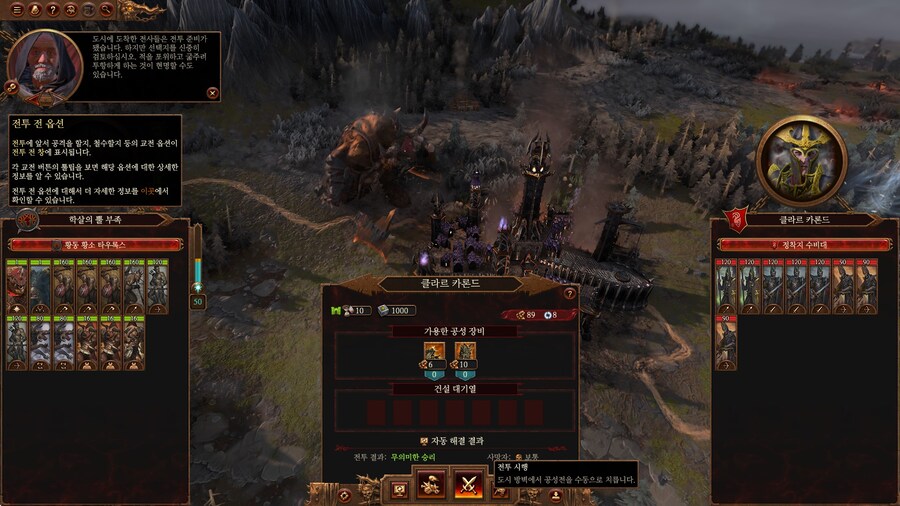Pick Taurox's red lord unit card
Viewport: 900px width, 506px height.
[18, 287]
